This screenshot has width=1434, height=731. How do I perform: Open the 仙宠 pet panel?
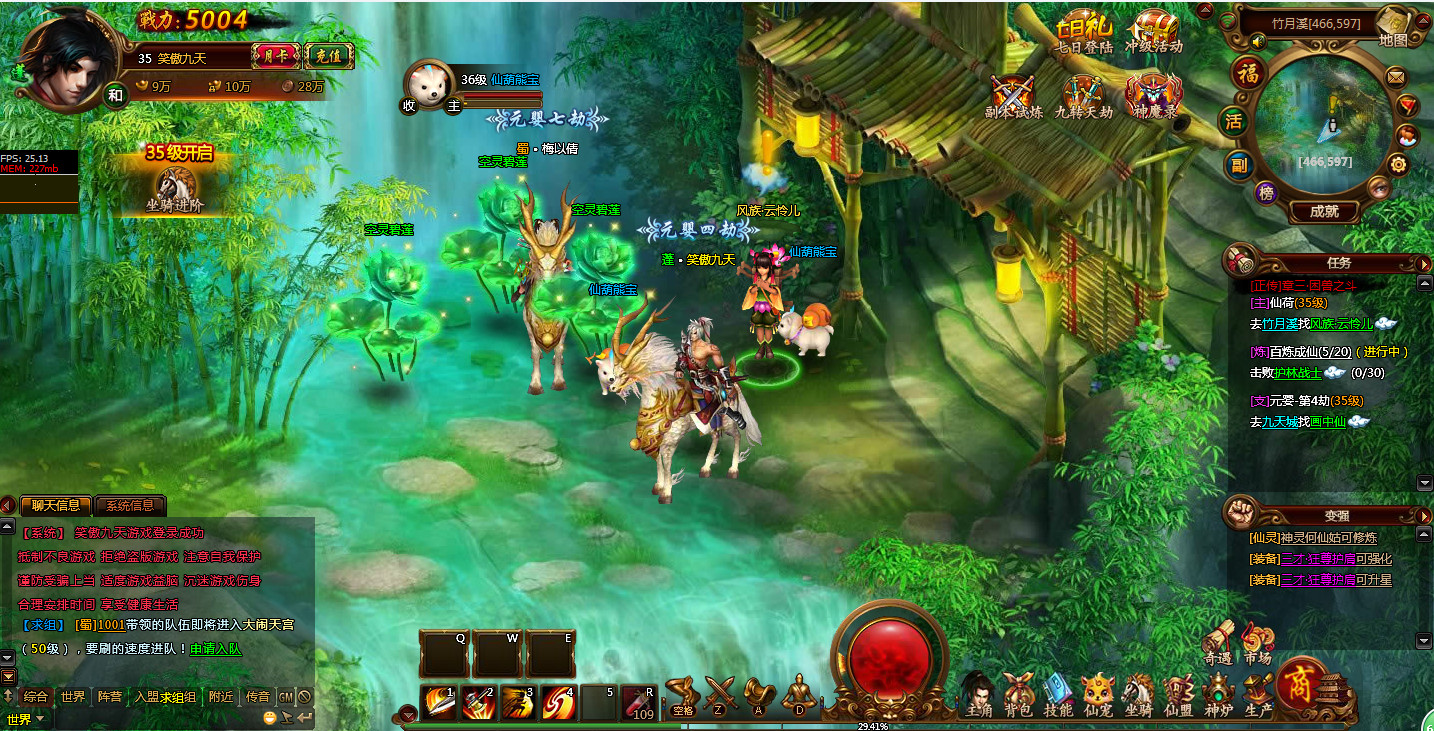(x=1098, y=694)
